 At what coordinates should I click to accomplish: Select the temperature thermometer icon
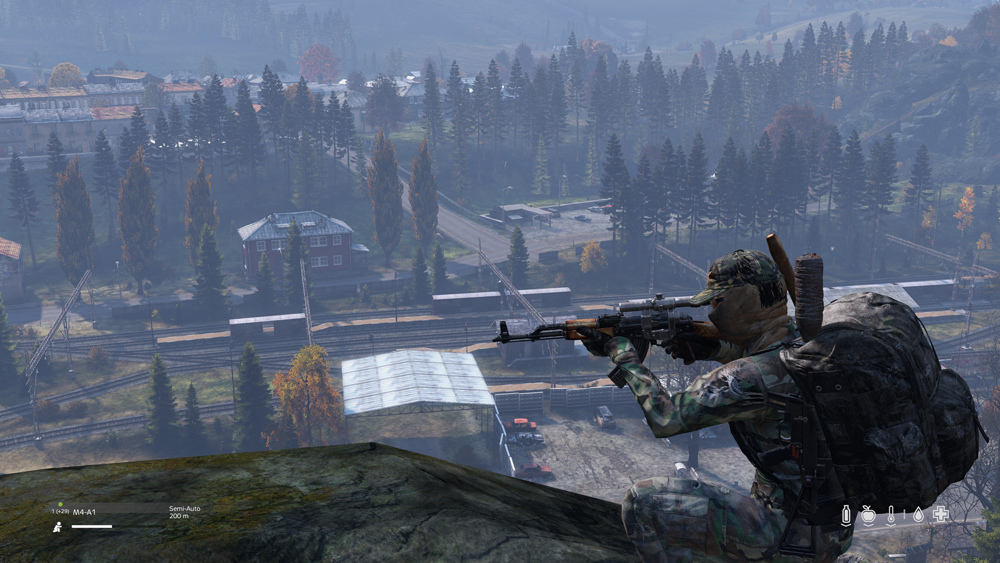click(x=892, y=514)
